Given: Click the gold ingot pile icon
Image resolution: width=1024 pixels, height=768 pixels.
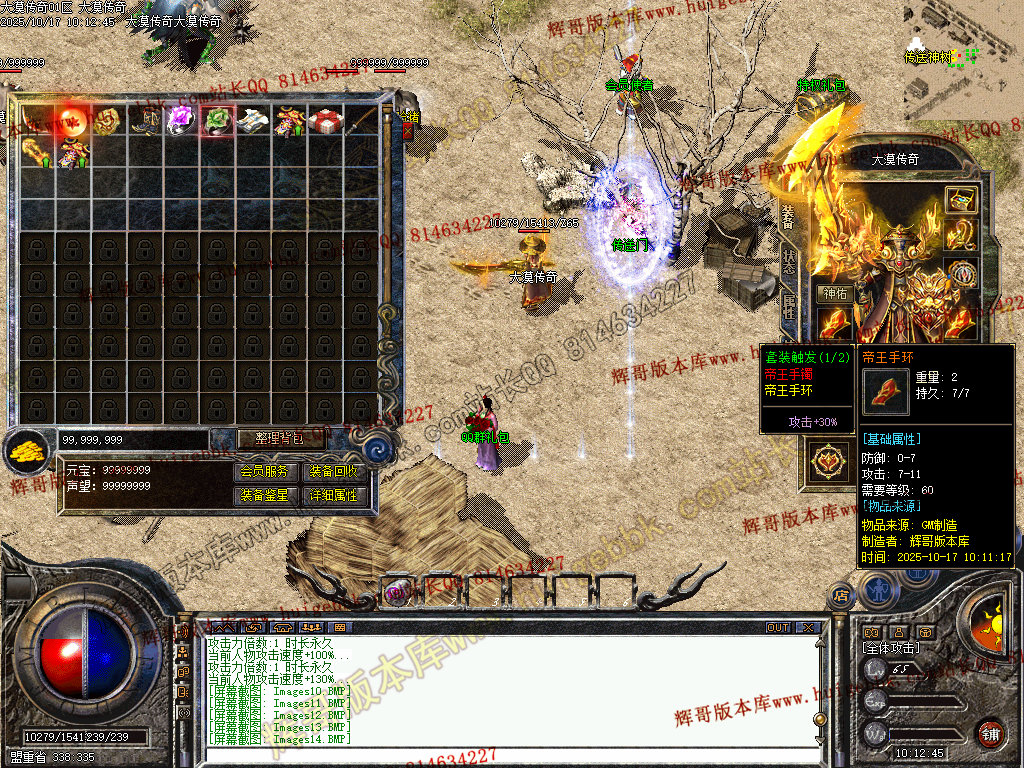Looking at the screenshot, I should click(x=28, y=451).
